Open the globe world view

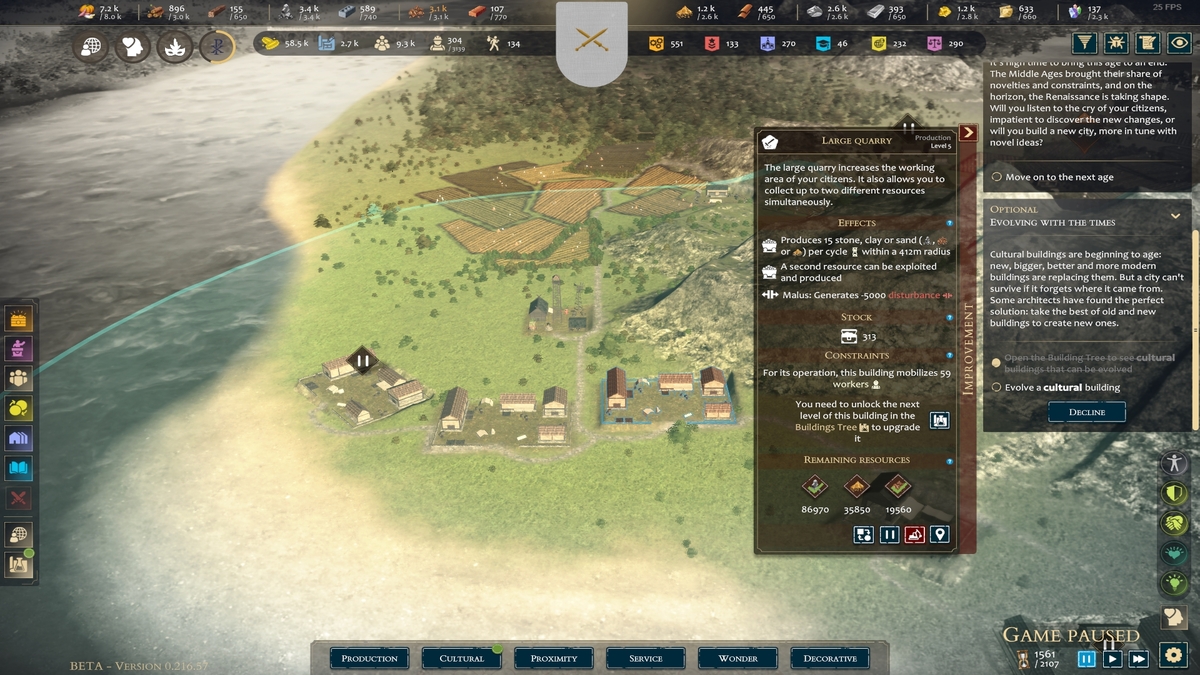click(x=91, y=47)
